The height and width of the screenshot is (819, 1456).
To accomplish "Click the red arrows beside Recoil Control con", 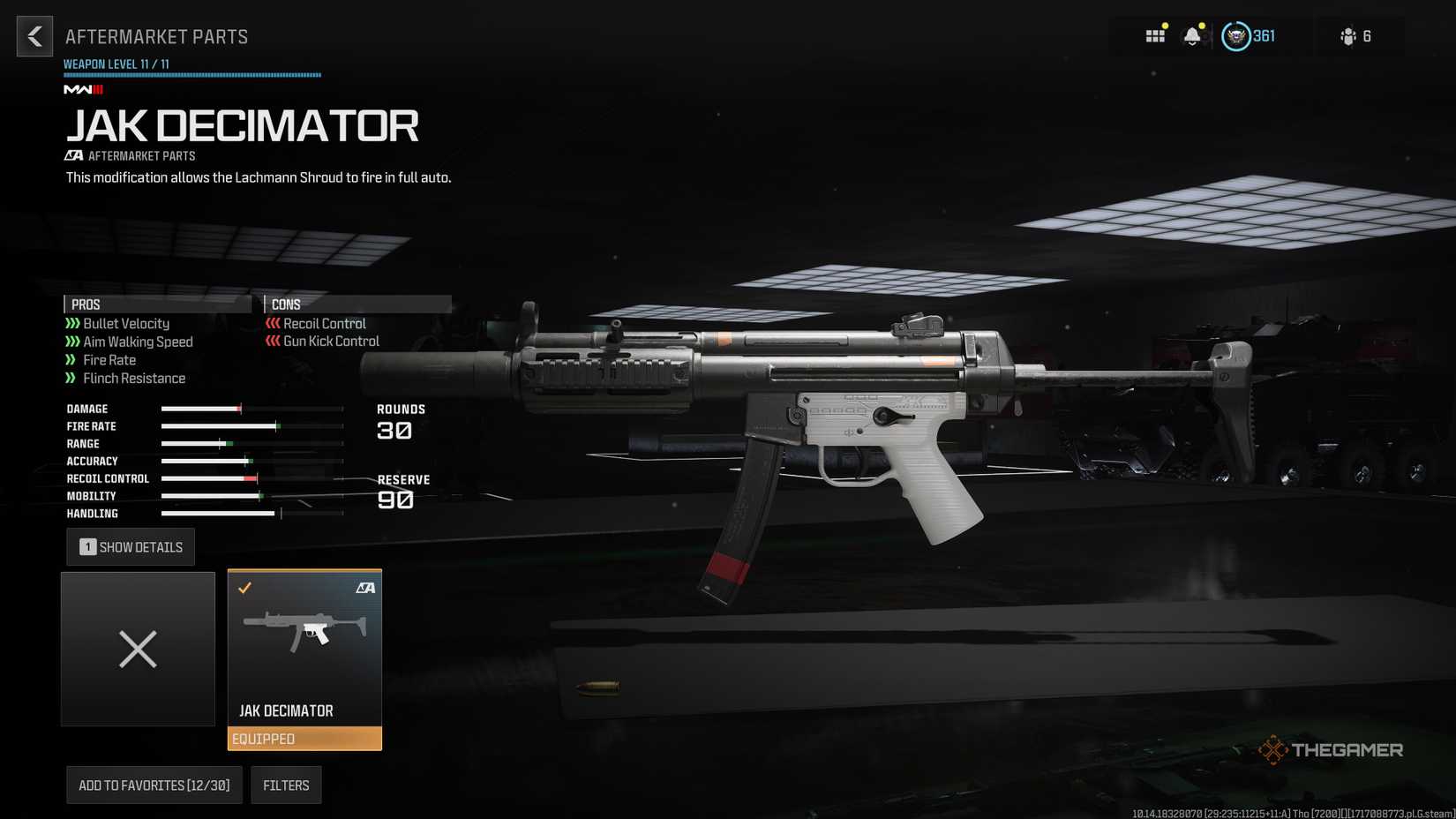I will 270,323.
